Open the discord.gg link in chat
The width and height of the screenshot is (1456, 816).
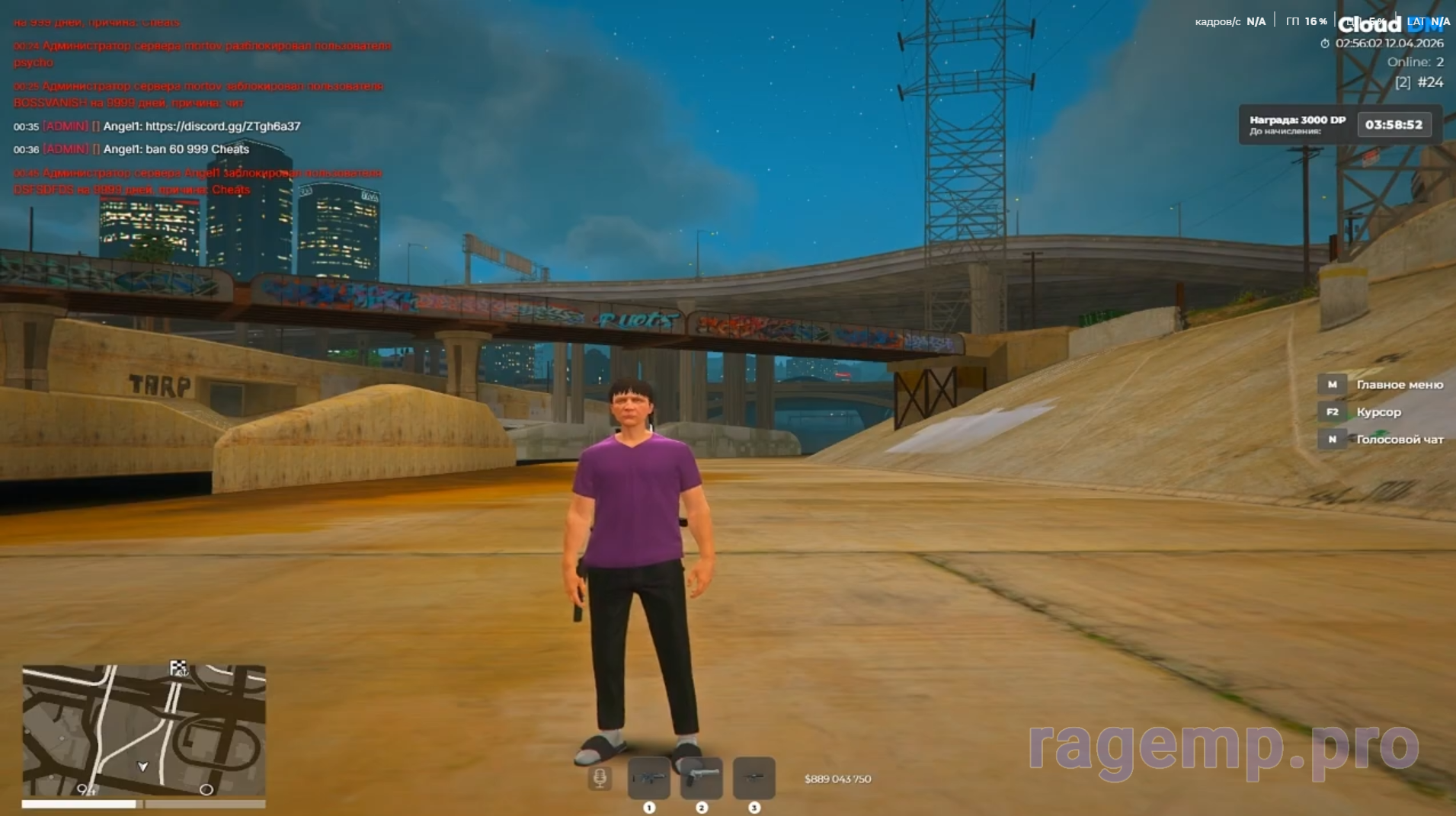pyautogui.click(x=222, y=126)
